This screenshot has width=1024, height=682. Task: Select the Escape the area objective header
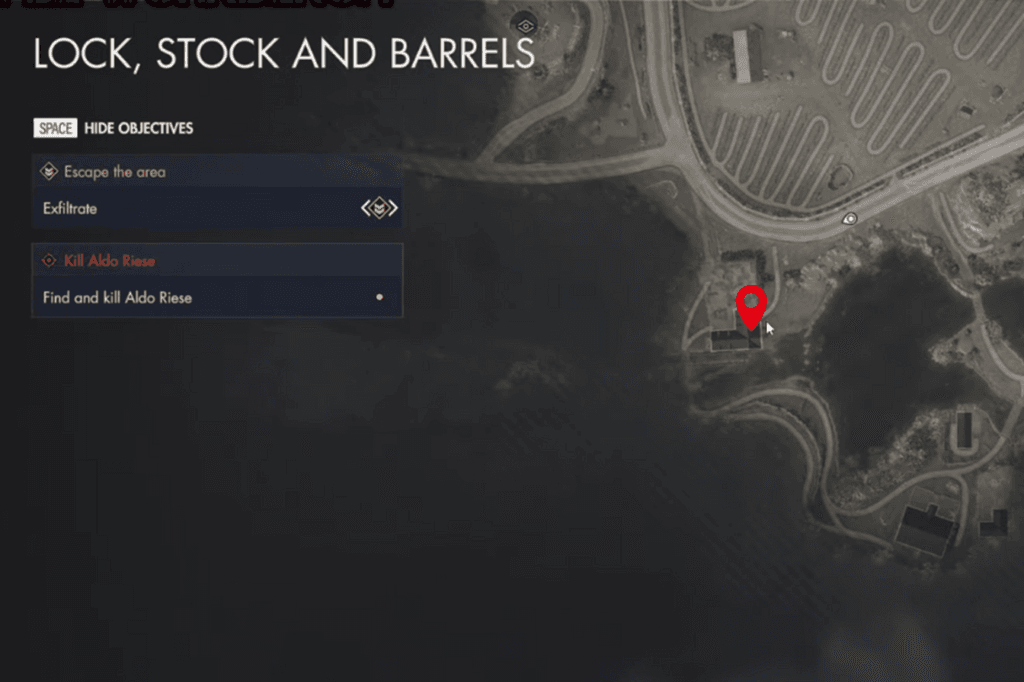click(x=115, y=172)
